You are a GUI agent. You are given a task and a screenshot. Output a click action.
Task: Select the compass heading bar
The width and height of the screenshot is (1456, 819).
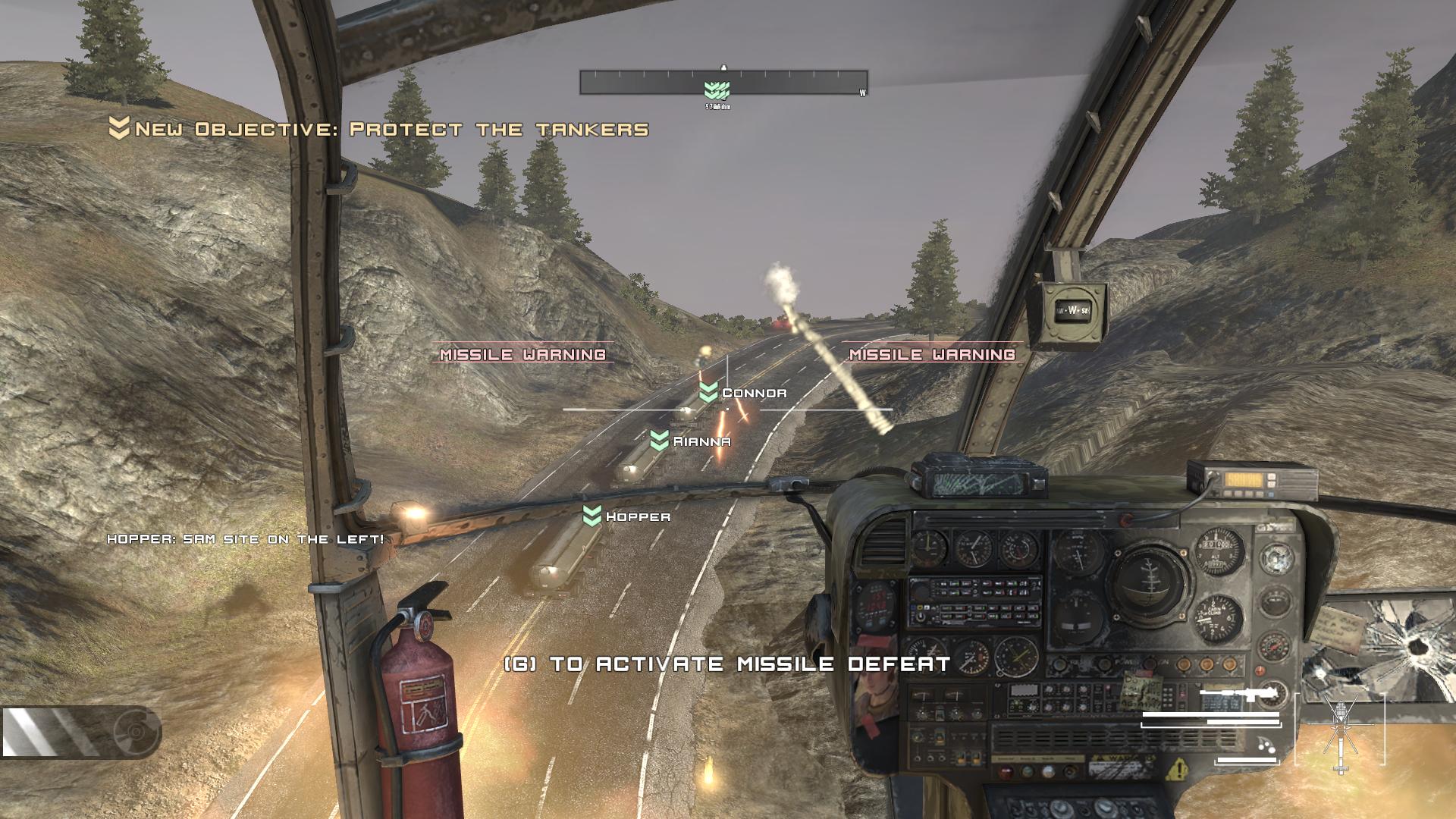723,82
